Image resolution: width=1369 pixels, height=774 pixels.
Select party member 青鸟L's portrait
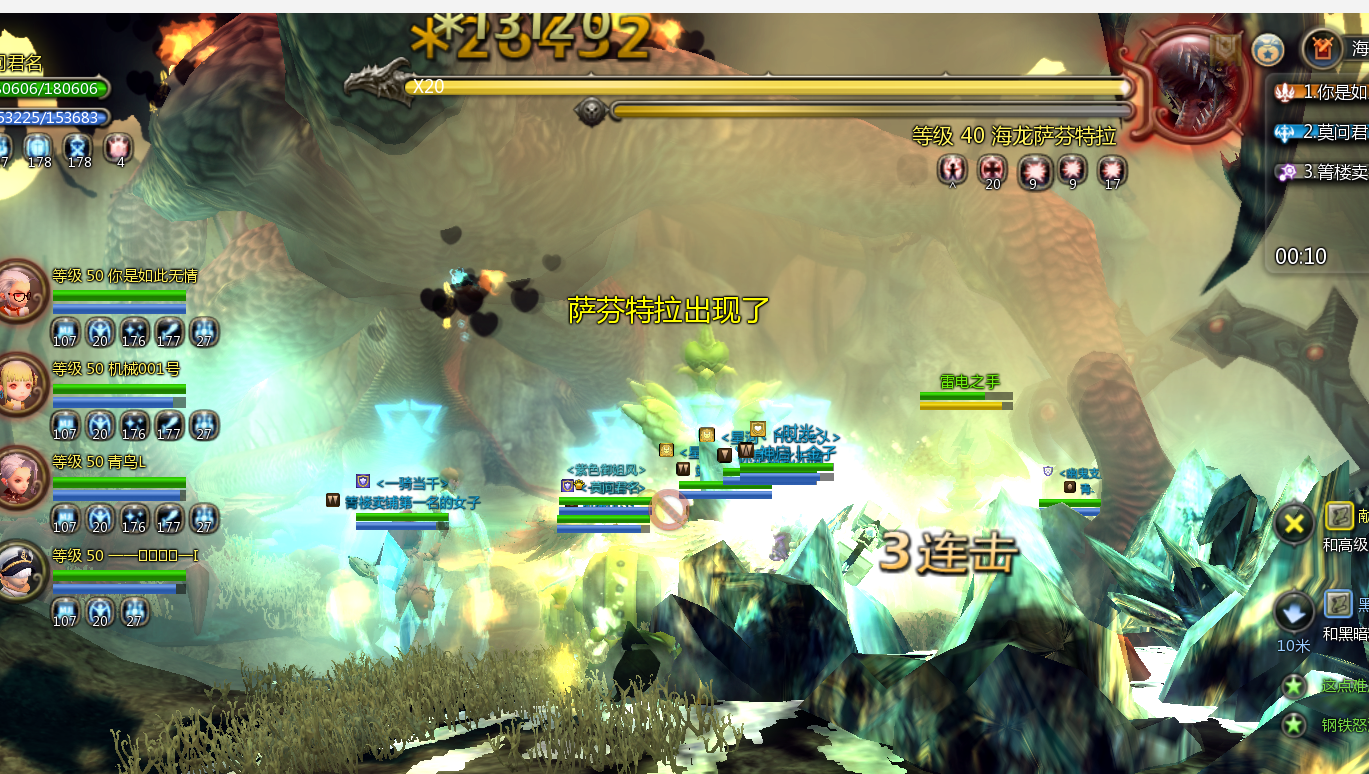pos(20,478)
